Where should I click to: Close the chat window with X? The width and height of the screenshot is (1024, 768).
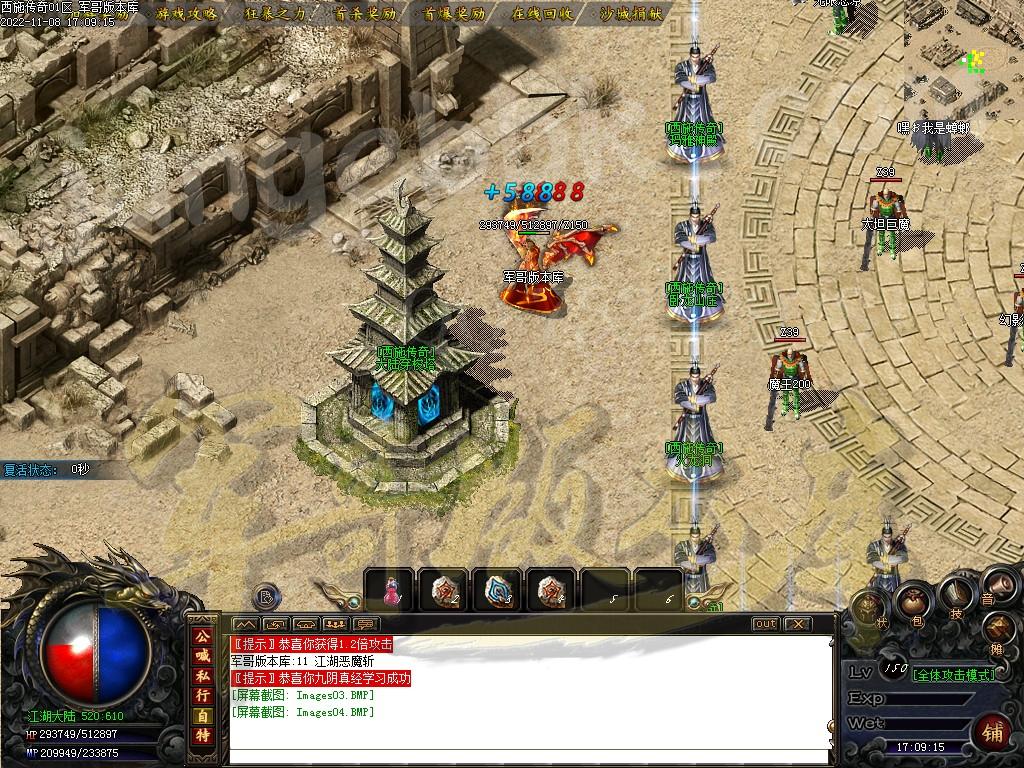[796, 624]
